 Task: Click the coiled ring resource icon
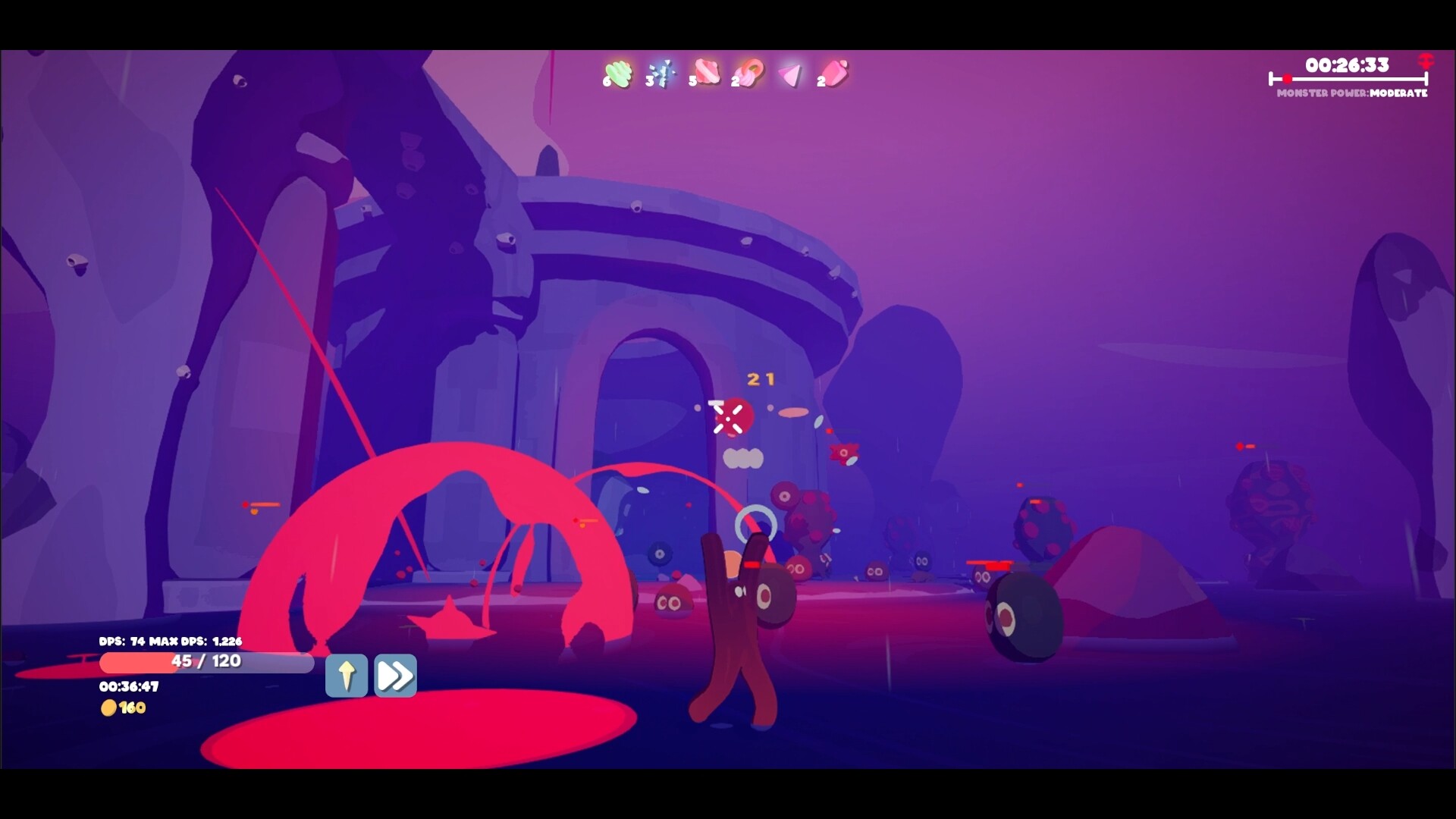point(750,71)
